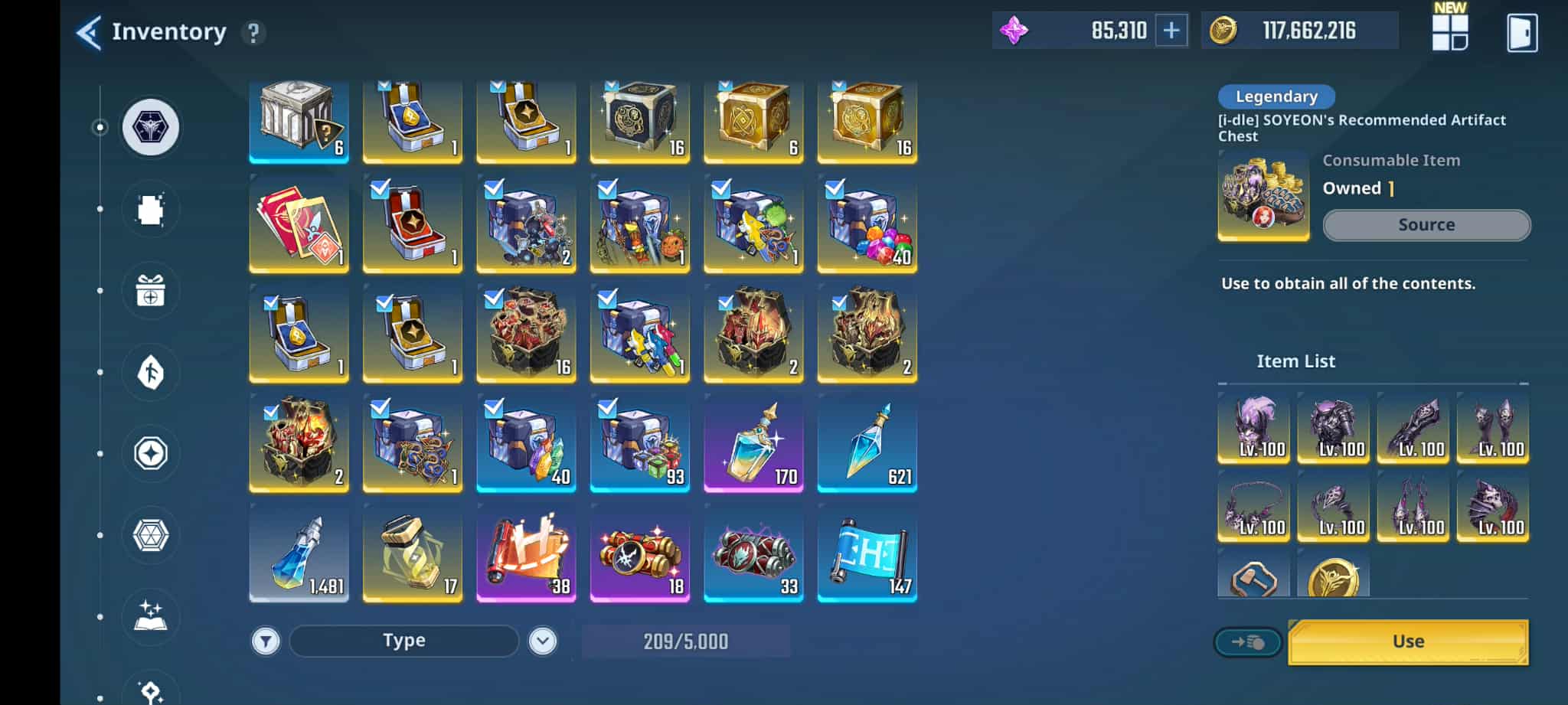Select the red card pack item
The image size is (1568, 705).
point(299,224)
